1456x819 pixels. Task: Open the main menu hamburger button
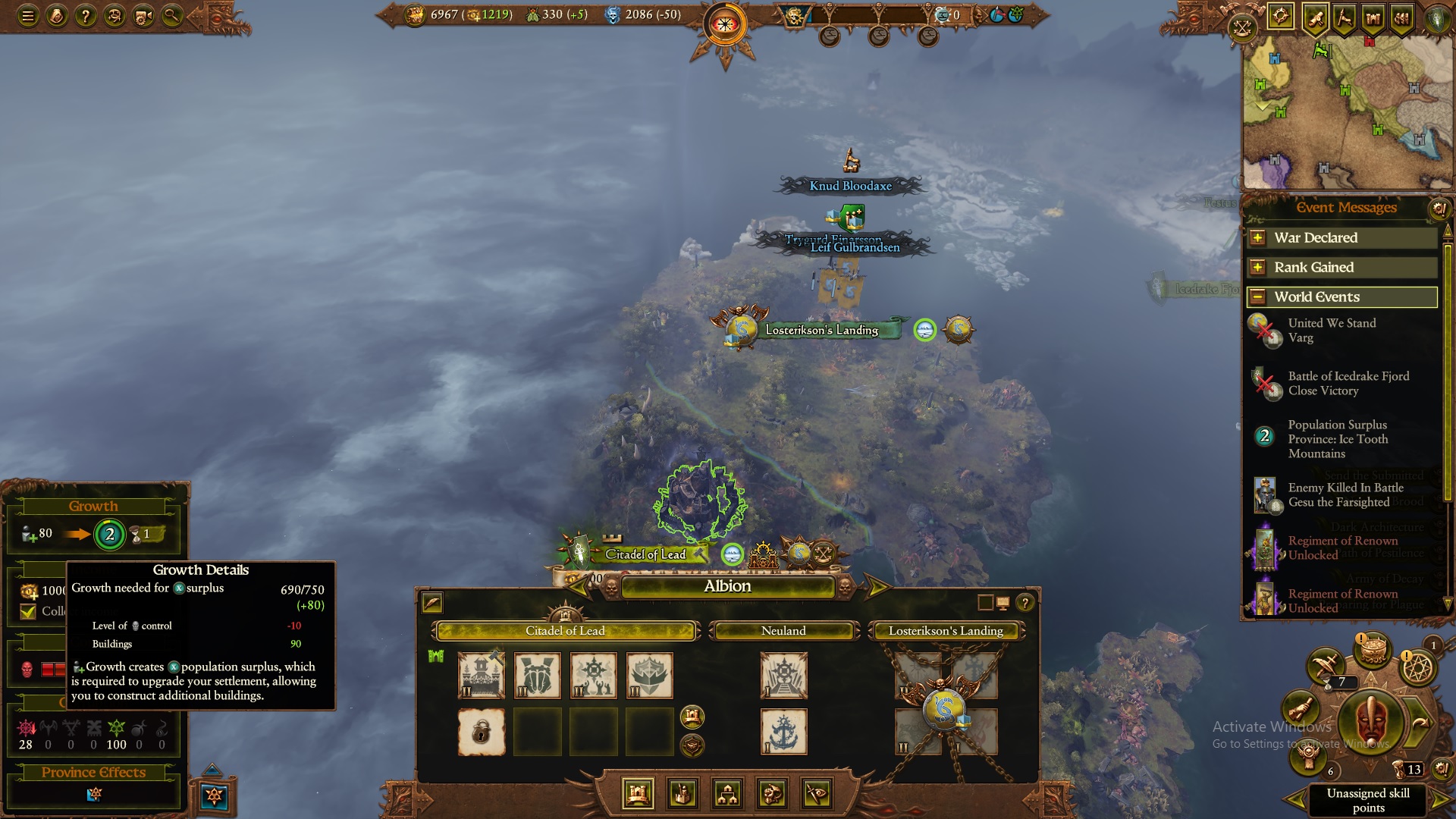28,15
